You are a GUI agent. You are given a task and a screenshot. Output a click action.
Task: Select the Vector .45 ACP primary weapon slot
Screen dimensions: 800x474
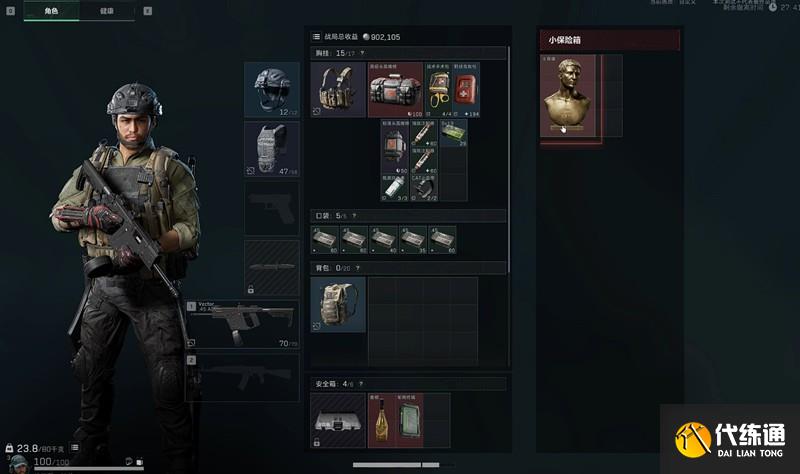coord(241,324)
